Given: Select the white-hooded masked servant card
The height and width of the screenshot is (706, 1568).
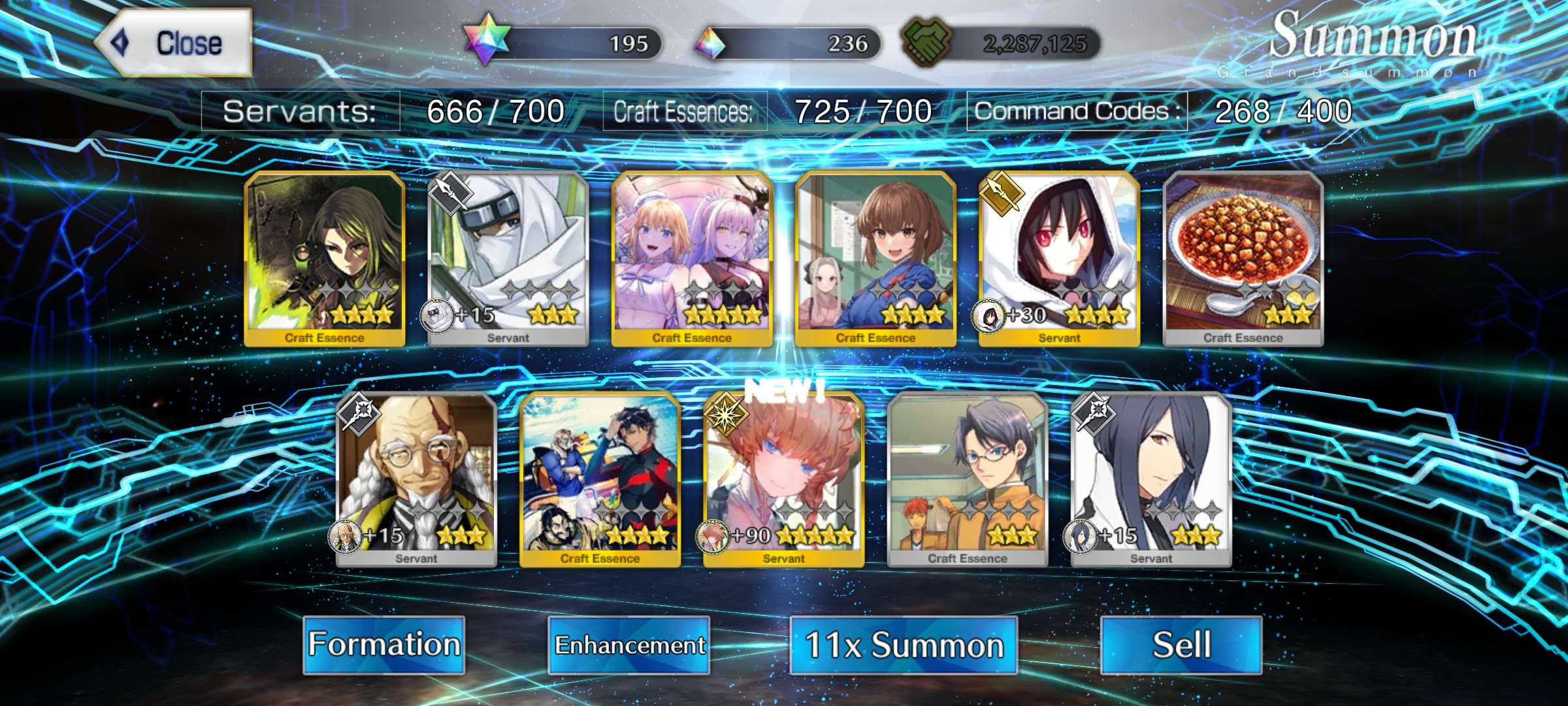Looking at the screenshot, I should click(x=508, y=258).
